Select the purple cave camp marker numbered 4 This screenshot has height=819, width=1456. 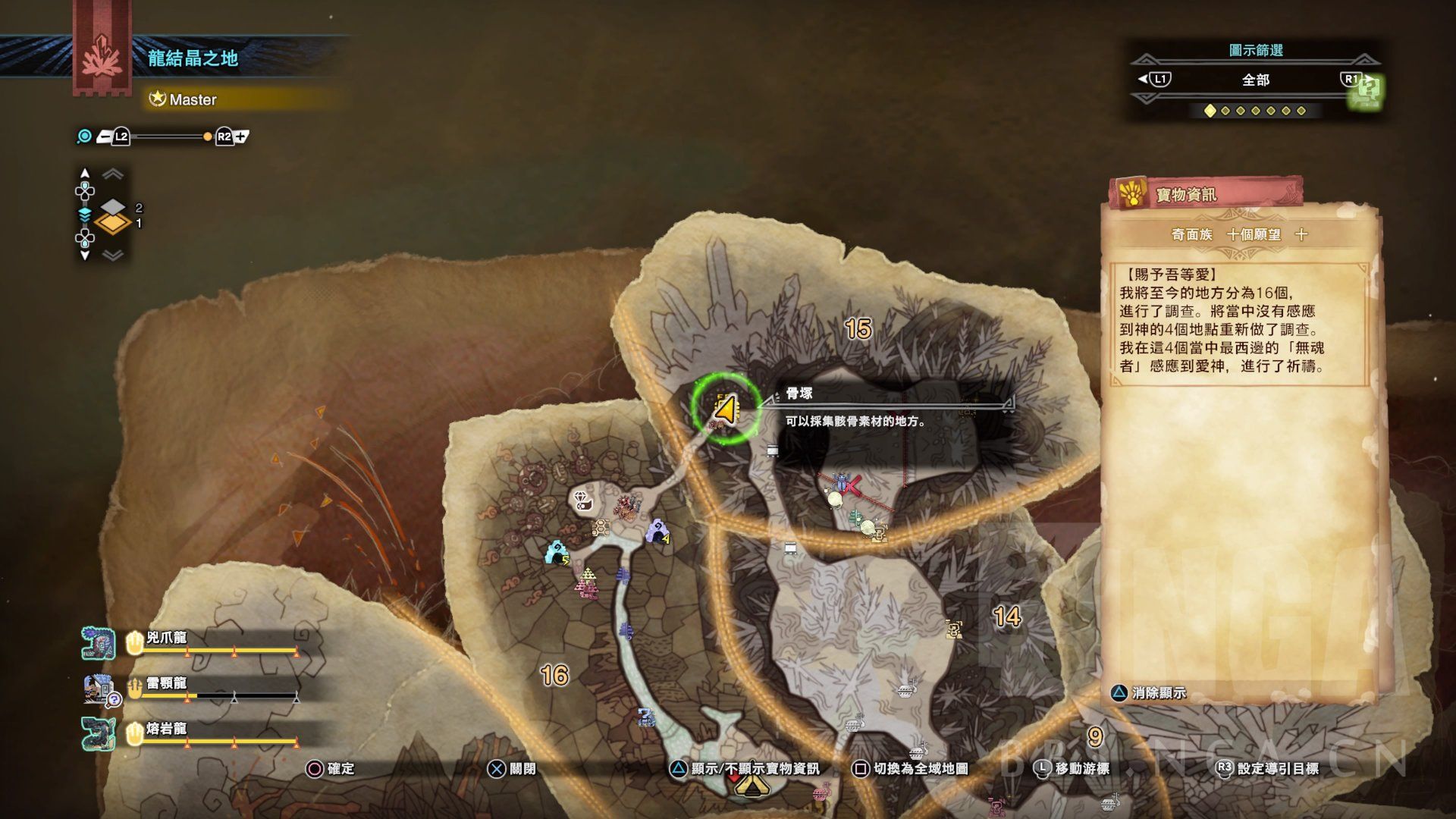[657, 531]
